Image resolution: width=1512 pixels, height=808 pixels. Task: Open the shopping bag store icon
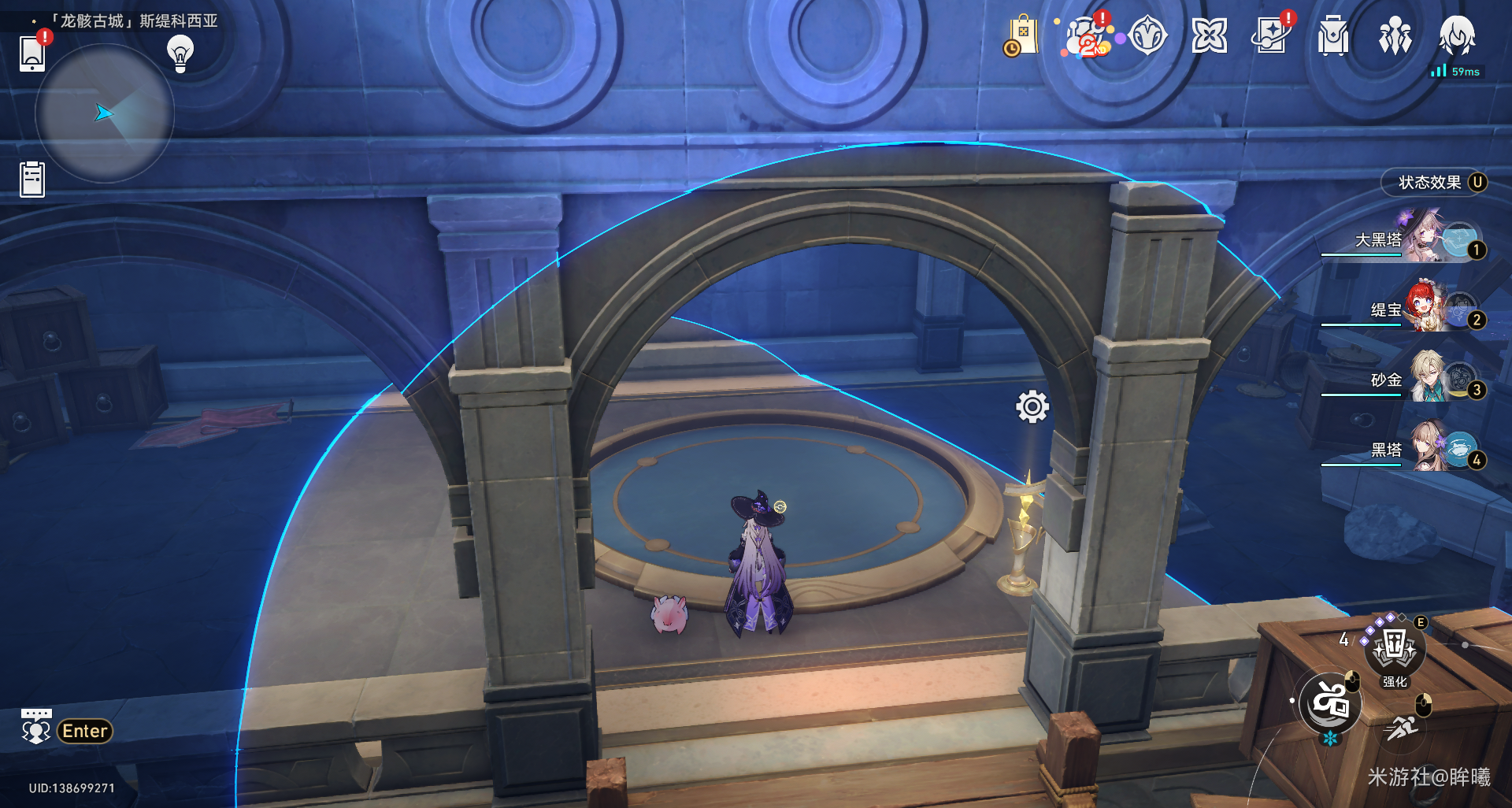(1021, 36)
